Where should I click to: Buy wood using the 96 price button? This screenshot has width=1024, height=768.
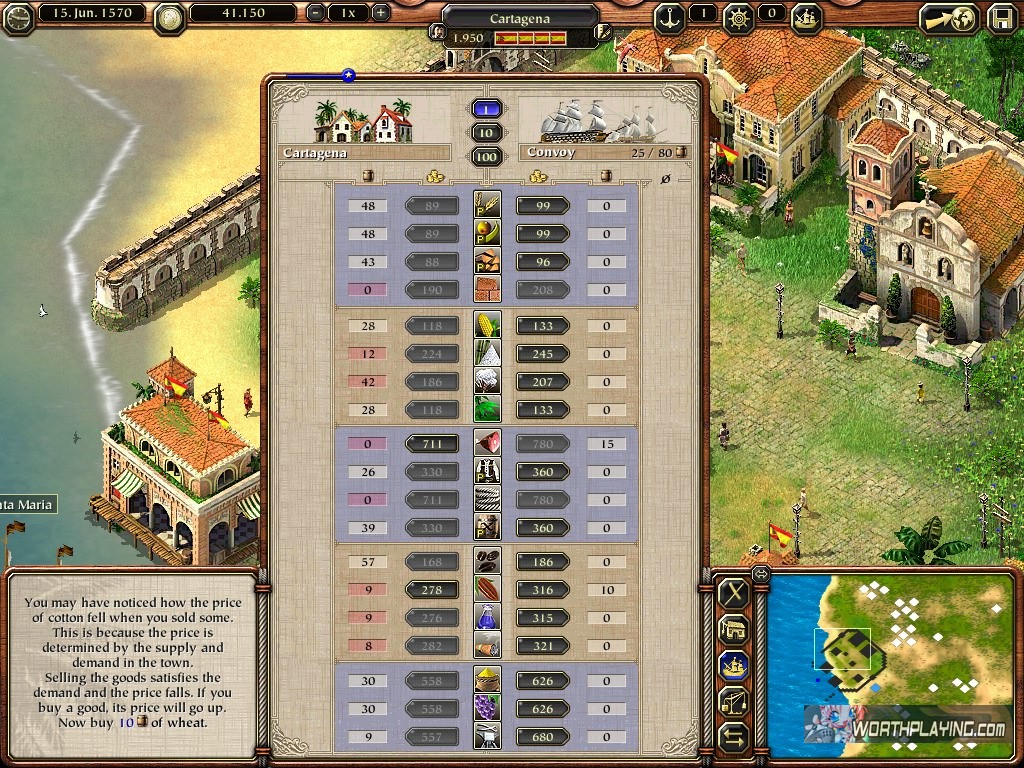[x=543, y=262]
